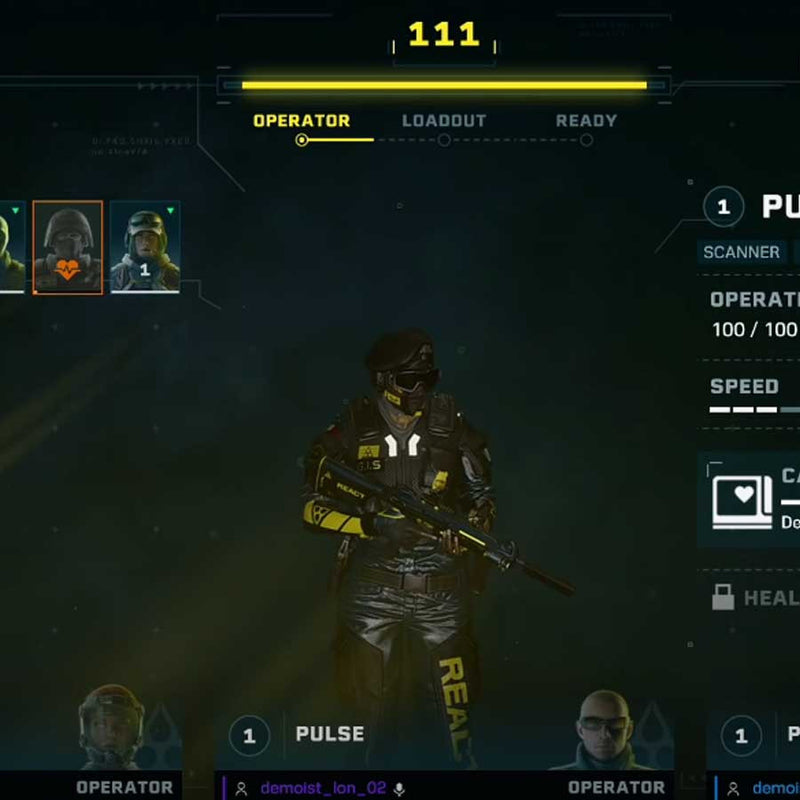The image size is (800, 800).
Task: Choose the helmeted operator portrait marked 1
Action: pos(145,247)
